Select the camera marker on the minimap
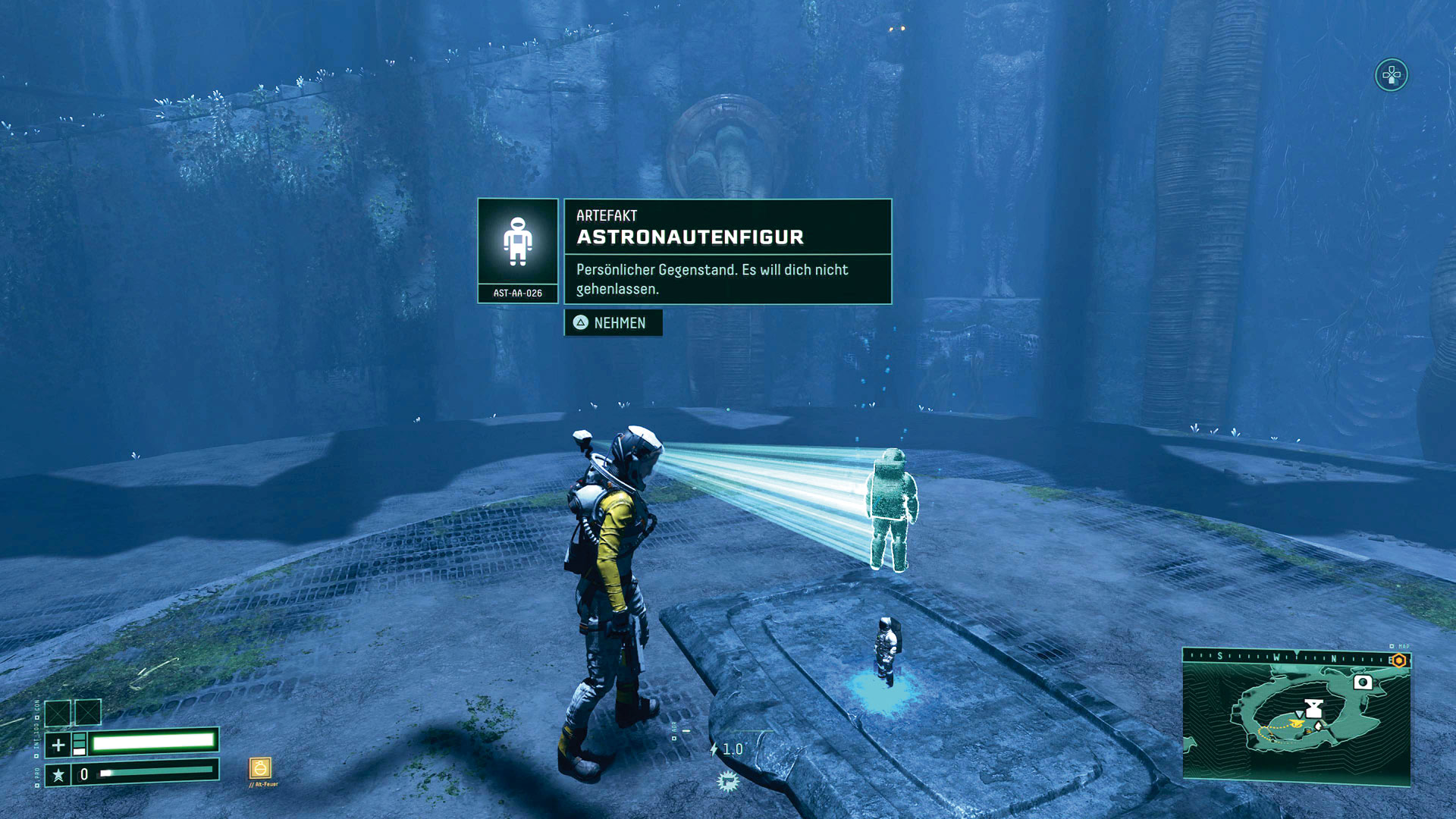The width and height of the screenshot is (1456, 819). pos(1363,682)
